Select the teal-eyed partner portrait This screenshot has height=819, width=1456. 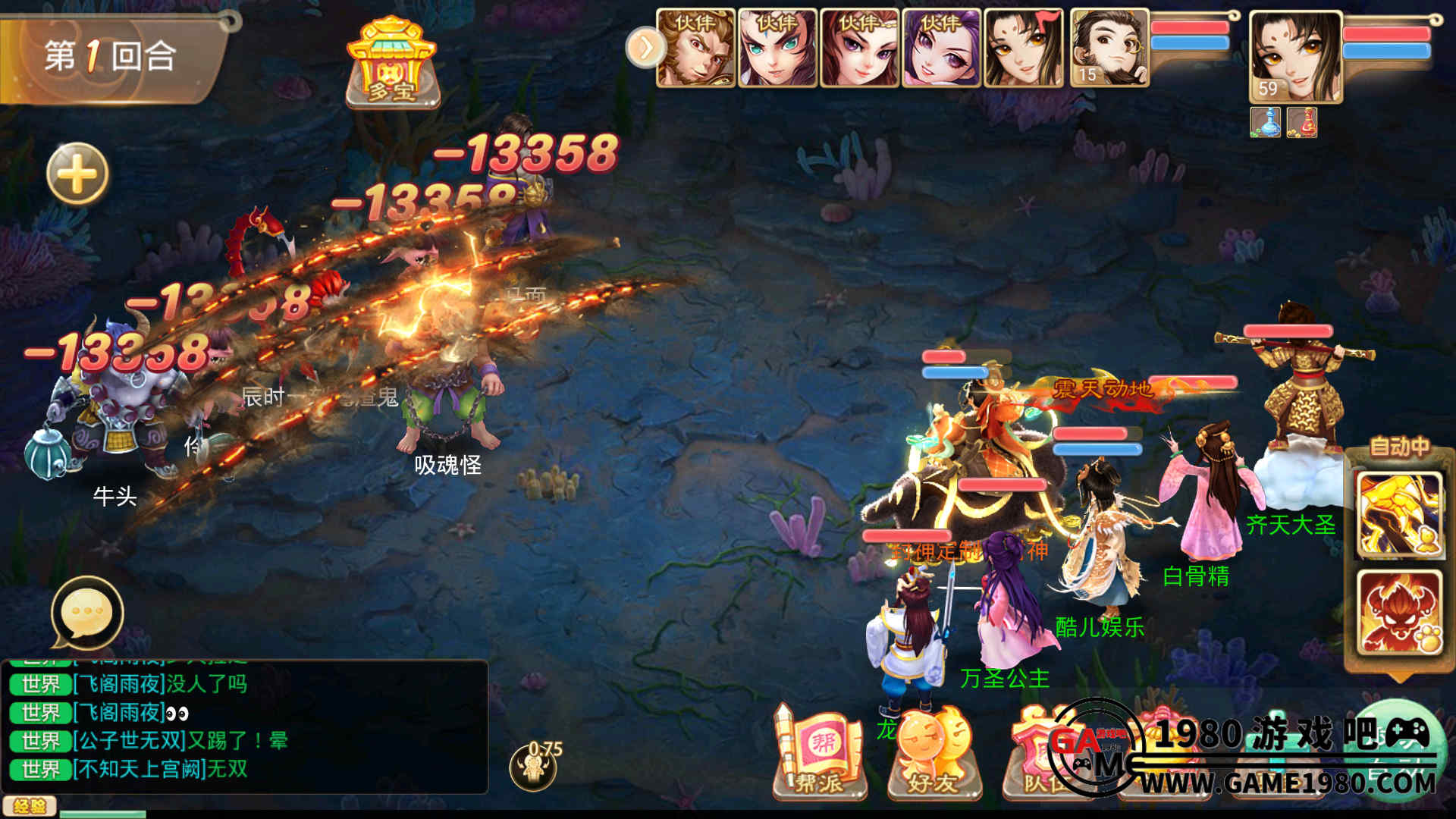pyautogui.click(x=777, y=48)
